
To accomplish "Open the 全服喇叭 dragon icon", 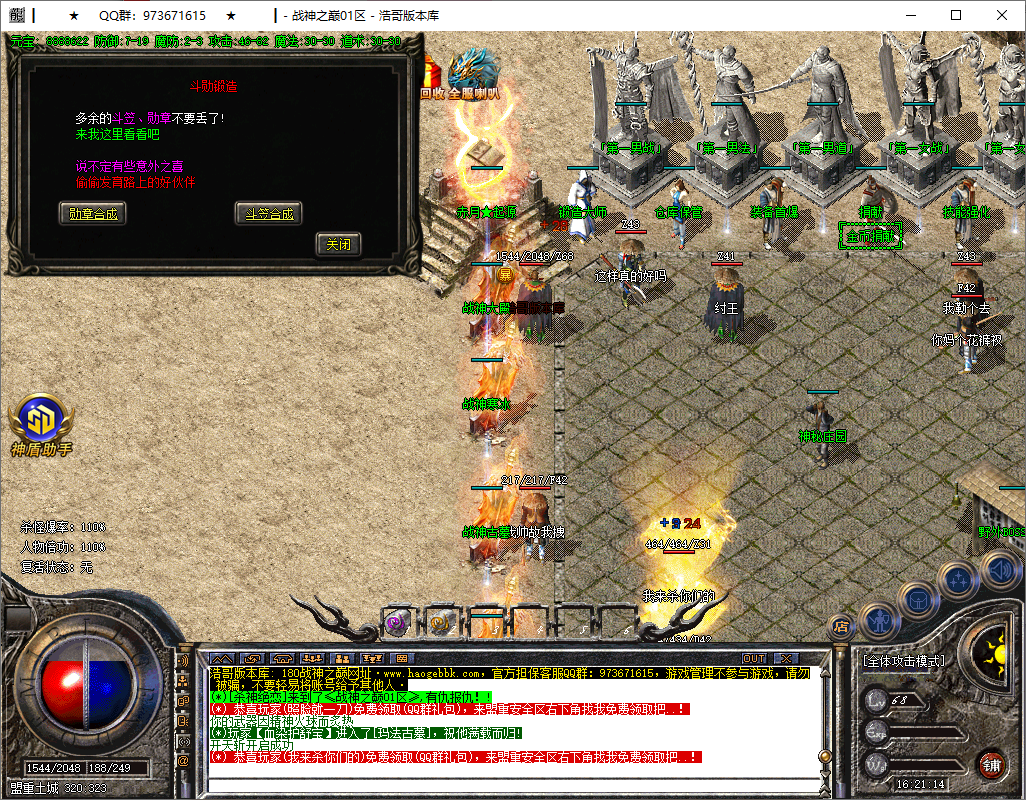I will (473, 74).
